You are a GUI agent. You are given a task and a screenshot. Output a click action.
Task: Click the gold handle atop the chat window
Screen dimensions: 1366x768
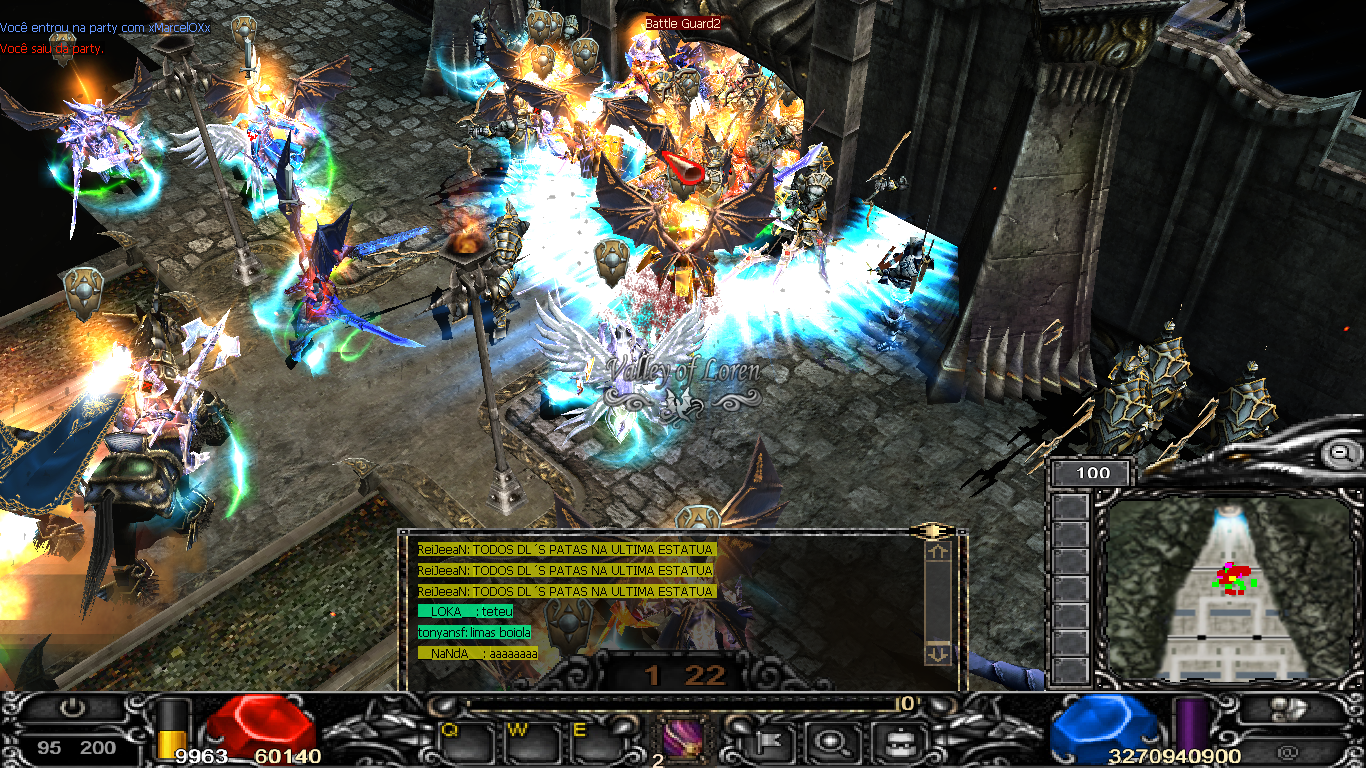pos(930,531)
